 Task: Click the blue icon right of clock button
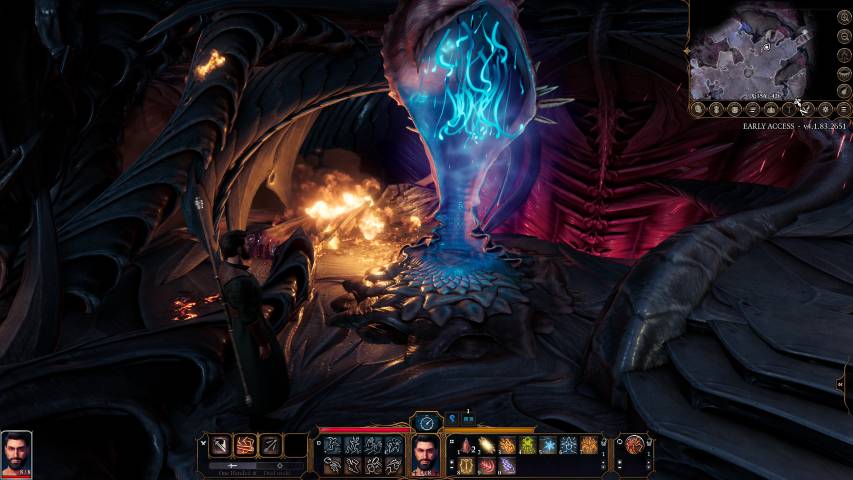pyautogui.click(x=452, y=419)
